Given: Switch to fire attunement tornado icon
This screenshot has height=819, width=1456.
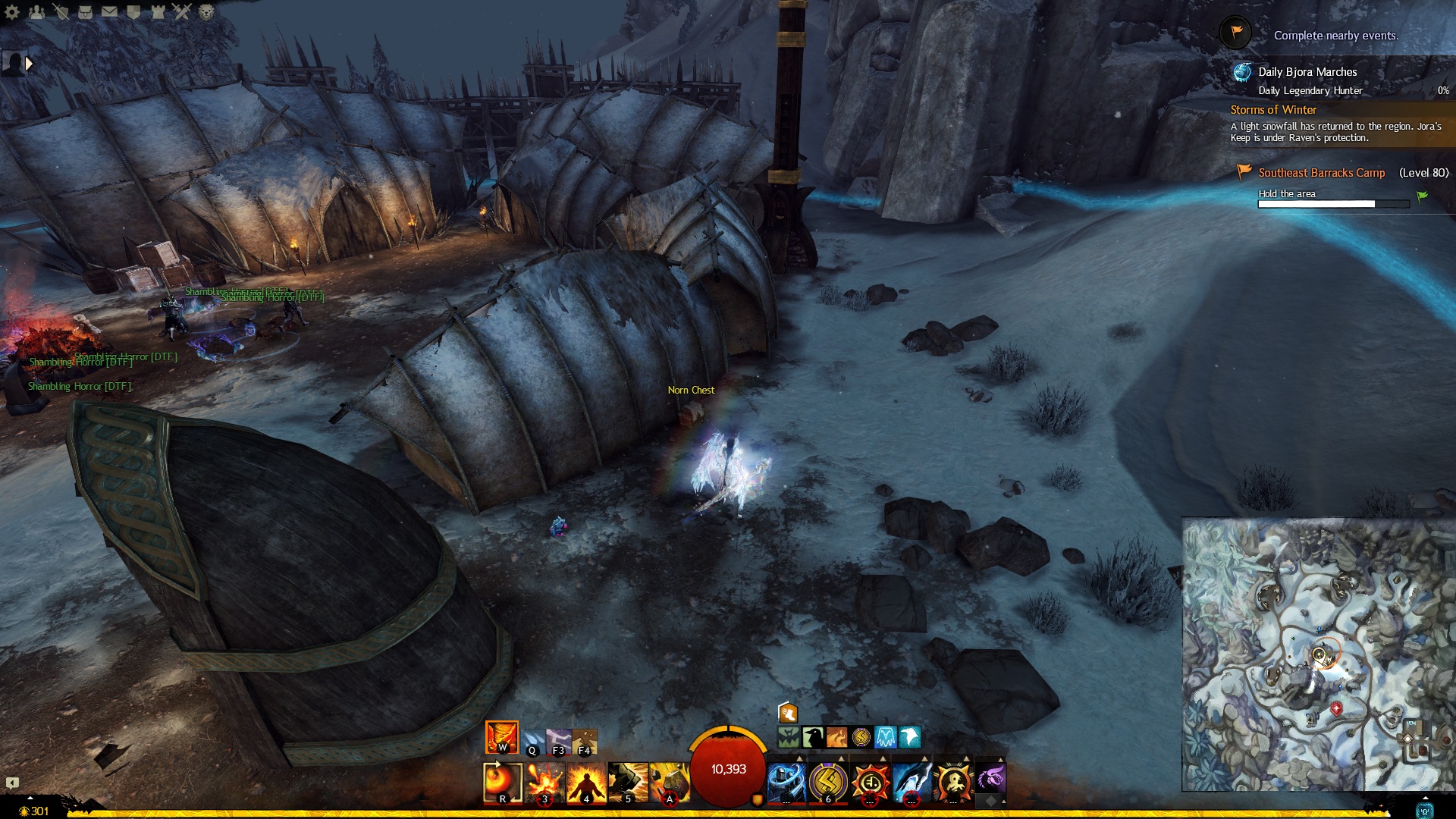Looking at the screenshot, I should [501, 737].
